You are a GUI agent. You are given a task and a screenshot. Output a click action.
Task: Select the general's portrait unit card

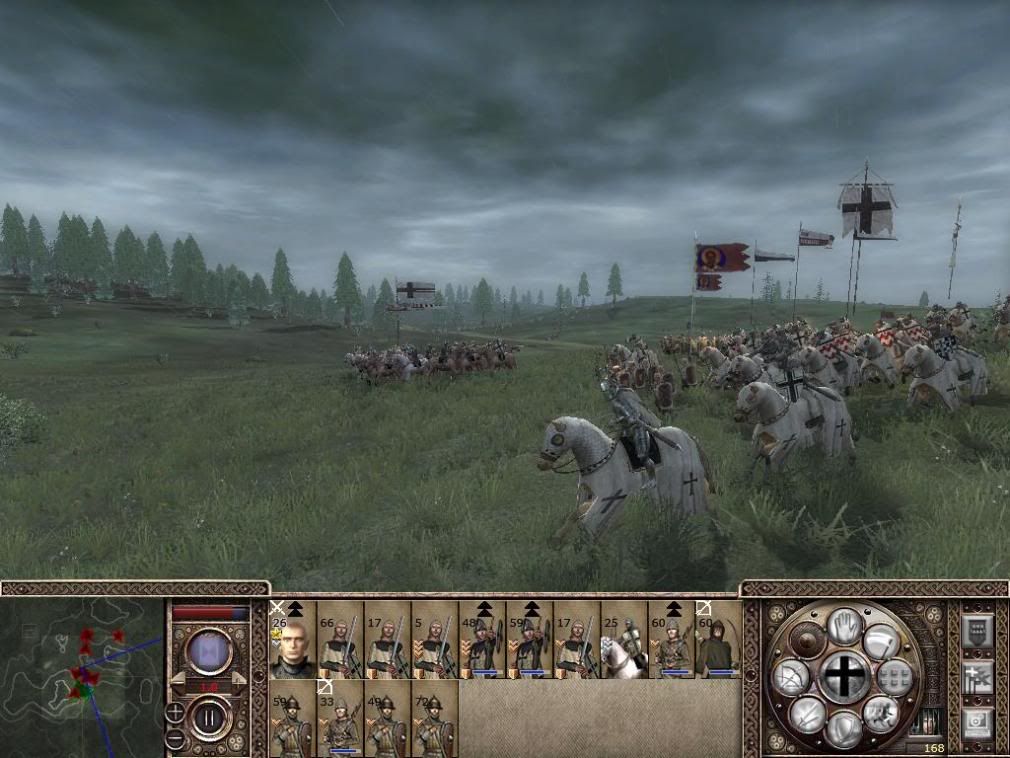292,640
